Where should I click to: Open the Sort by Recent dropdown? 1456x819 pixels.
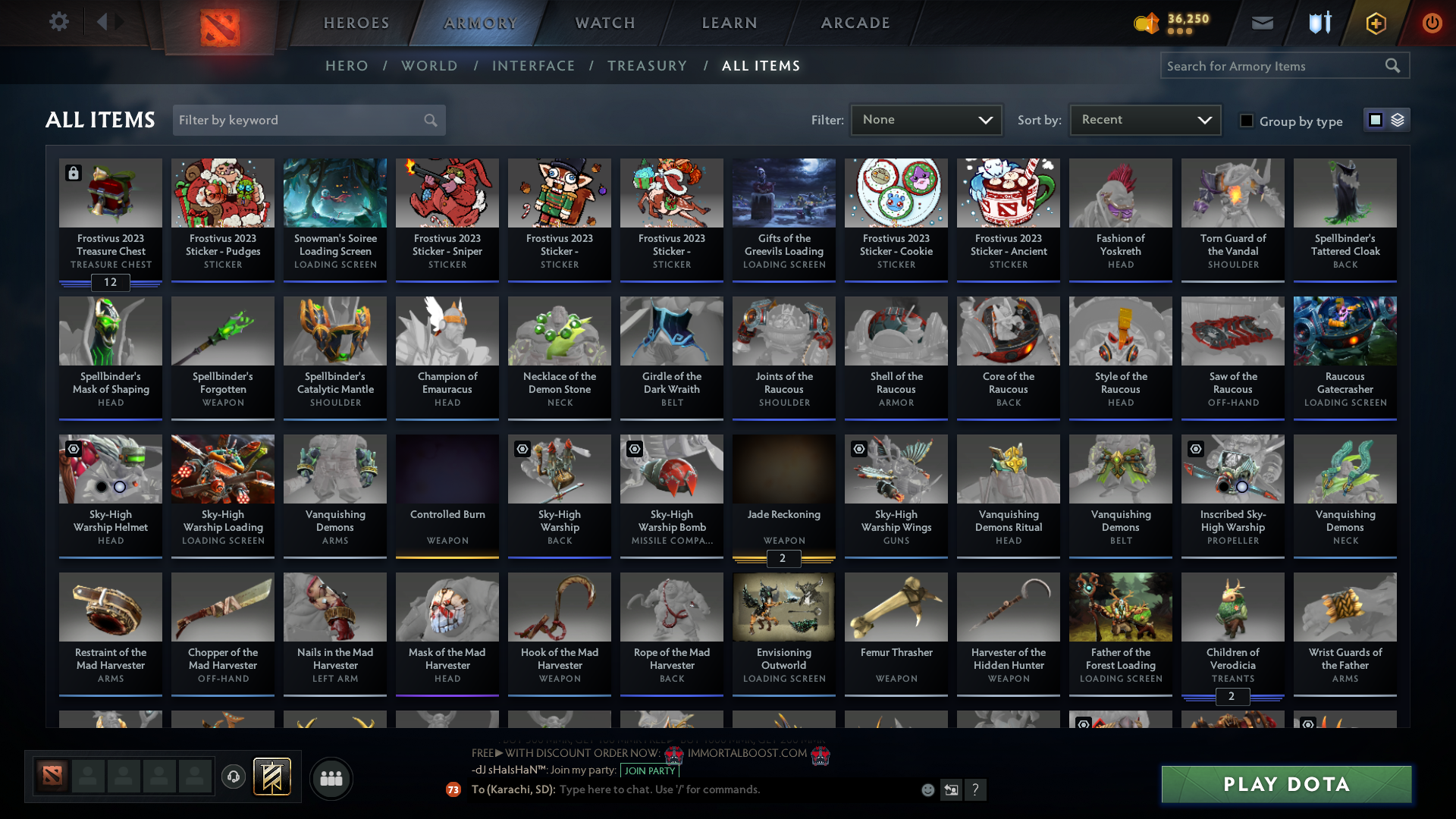coord(1144,119)
